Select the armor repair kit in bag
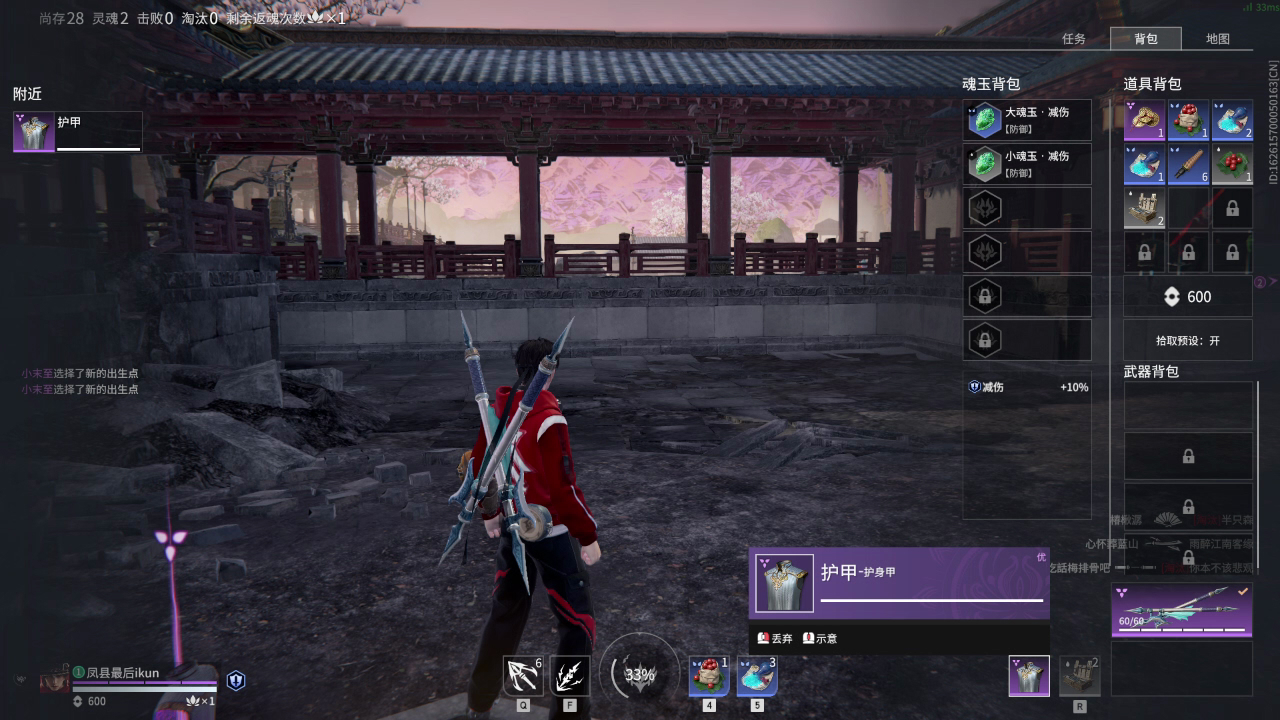Screen dimensions: 1280x720 coord(1144,208)
